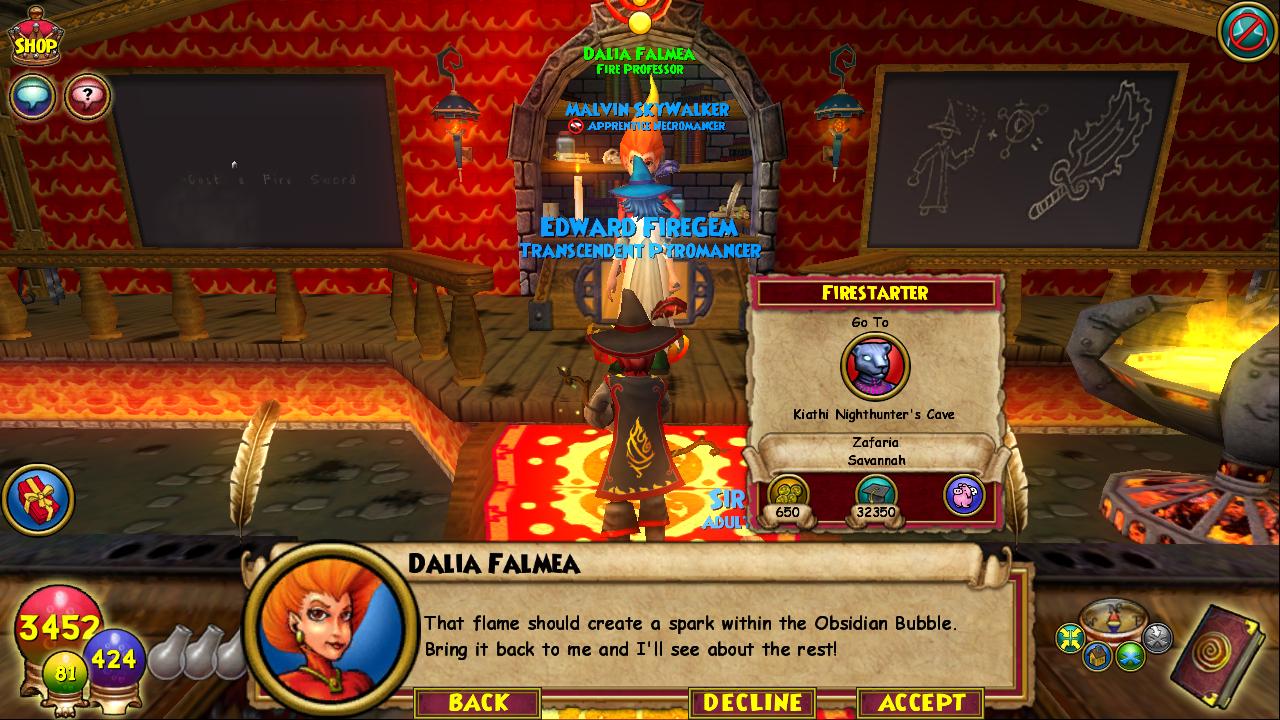Click the house teleport home button

coord(1099,655)
